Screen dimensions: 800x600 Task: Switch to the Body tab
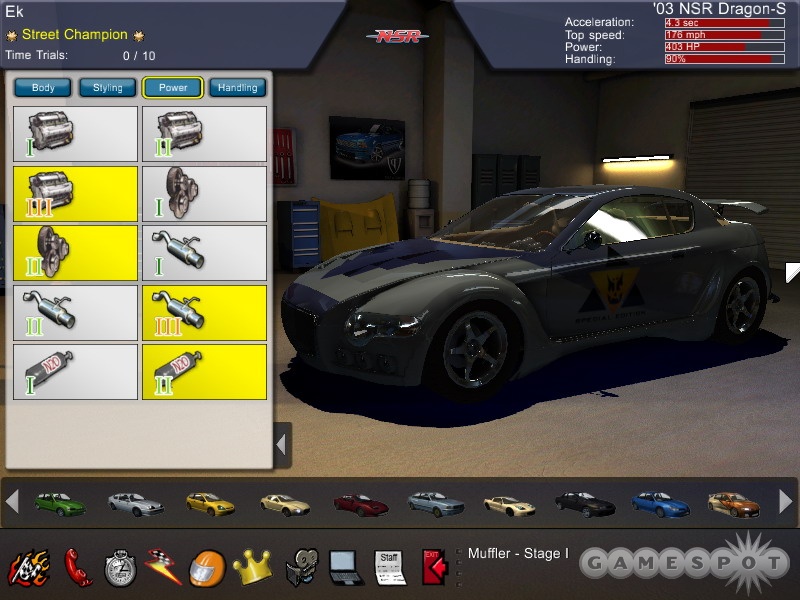point(43,88)
